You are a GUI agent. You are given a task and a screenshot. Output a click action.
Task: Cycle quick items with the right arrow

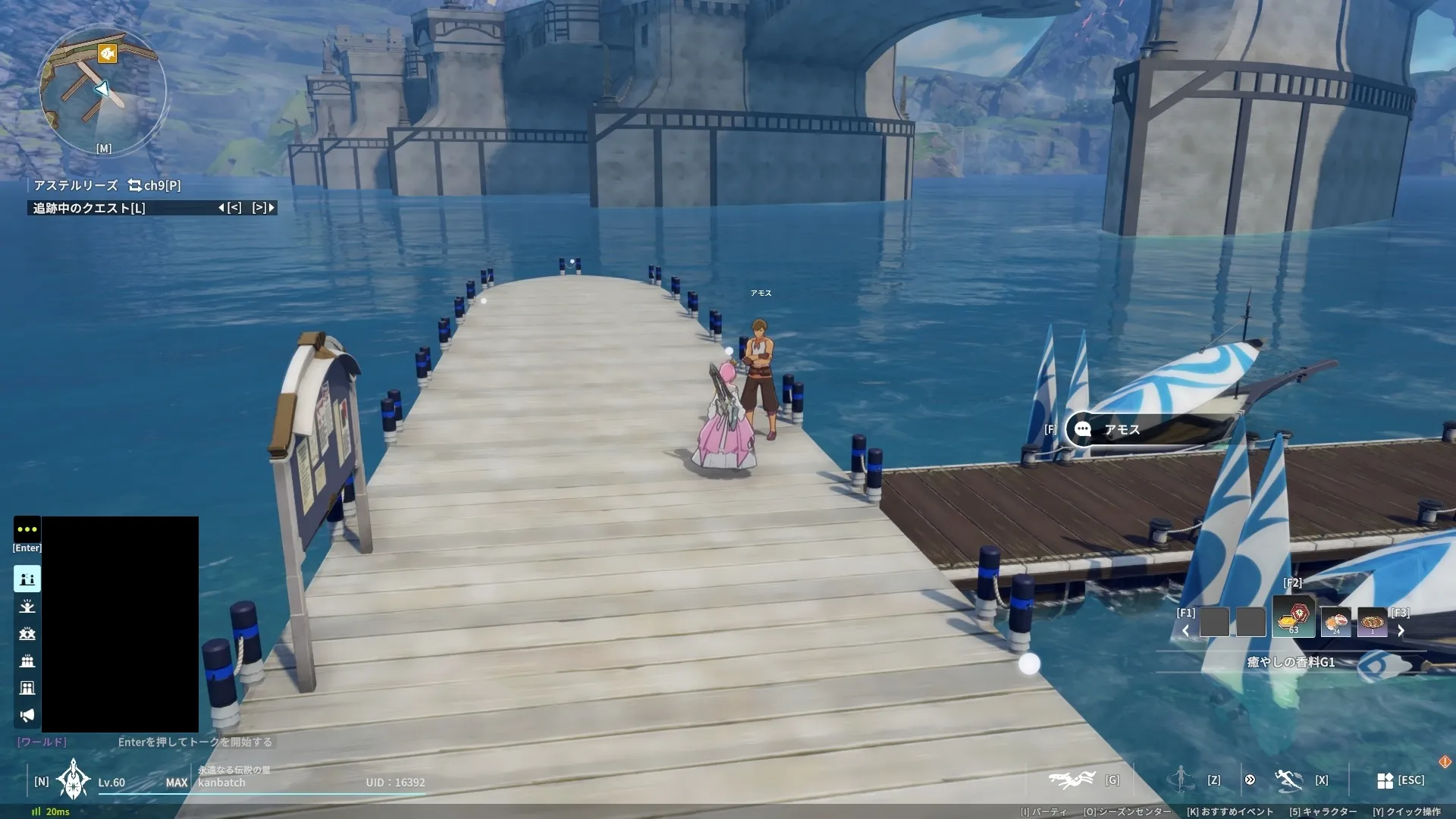tap(1401, 631)
